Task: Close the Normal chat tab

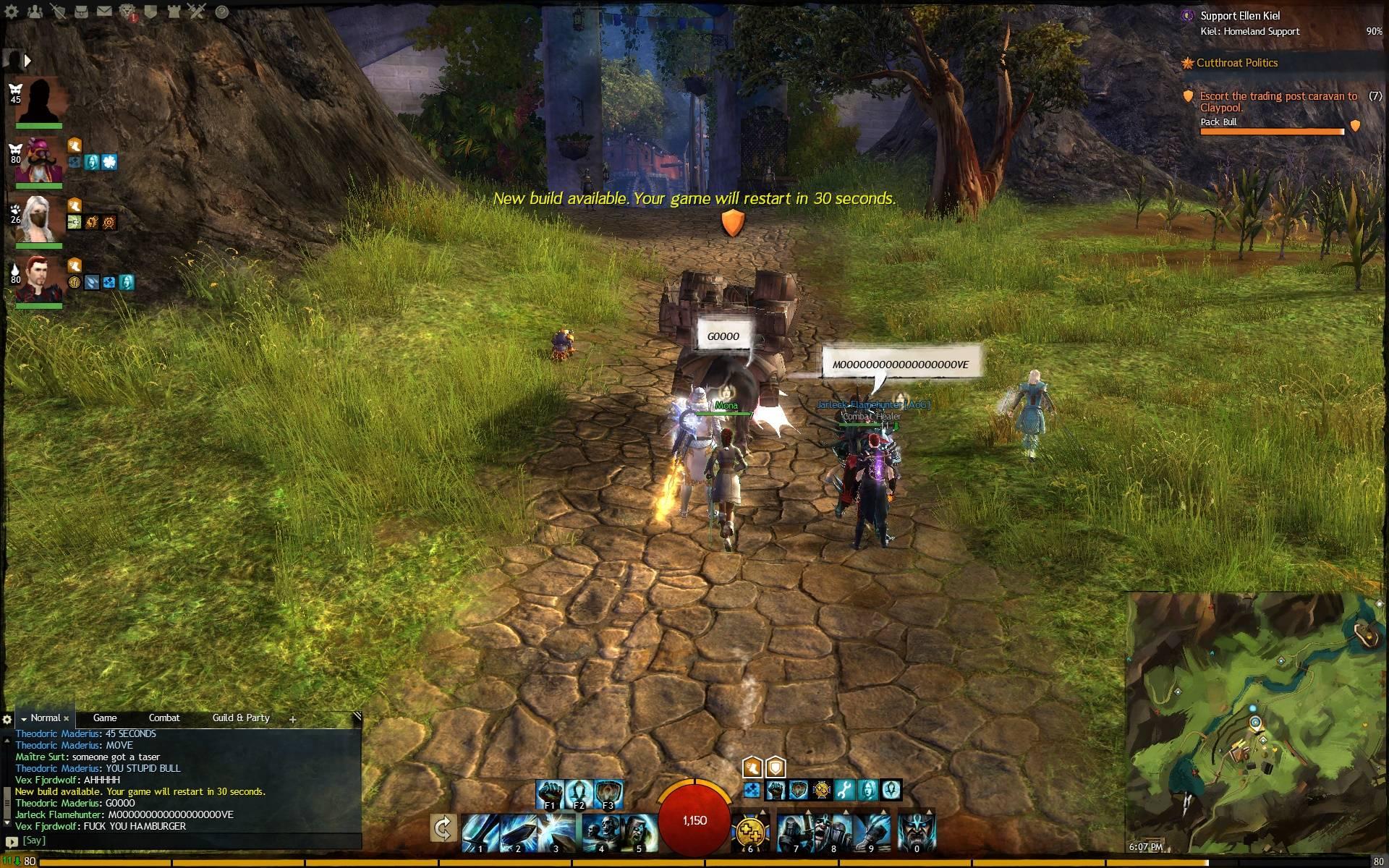Action: pyautogui.click(x=67, y=718)
